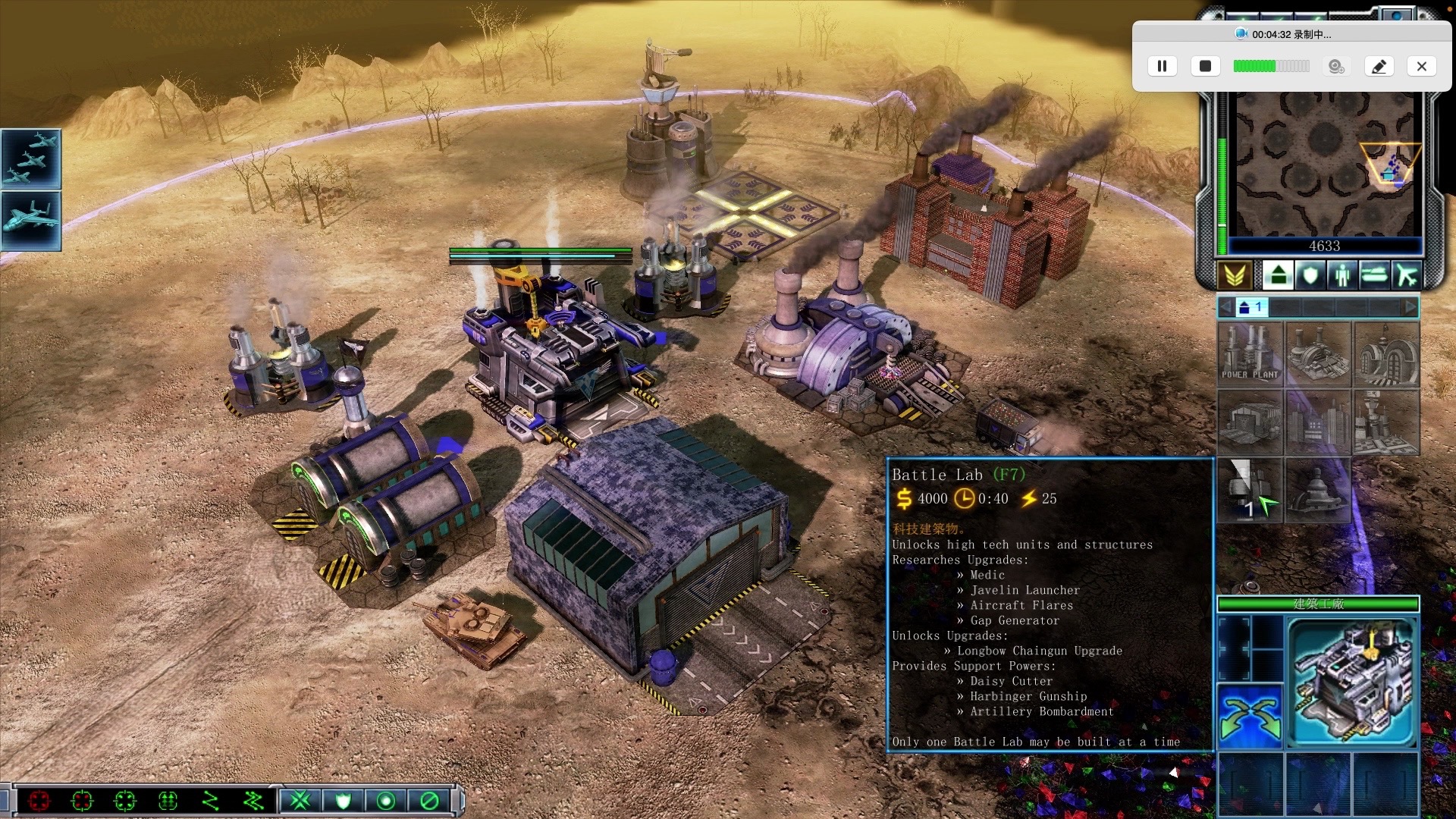This screenshot has width=1456, height=819.
Task: Select the city-skyline building icon
Action: pos(1318,422)
